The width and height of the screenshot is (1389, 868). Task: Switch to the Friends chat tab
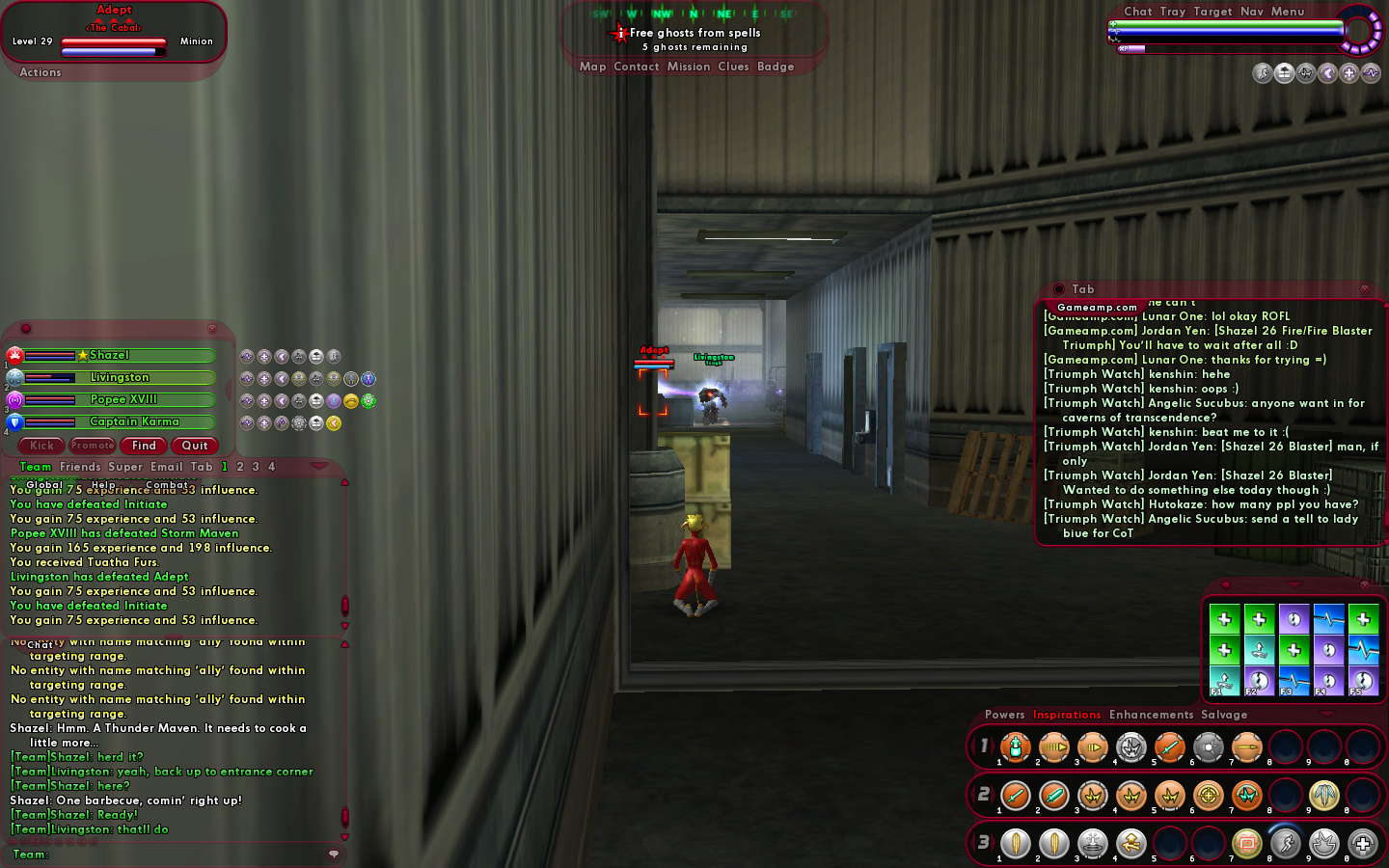79,467
